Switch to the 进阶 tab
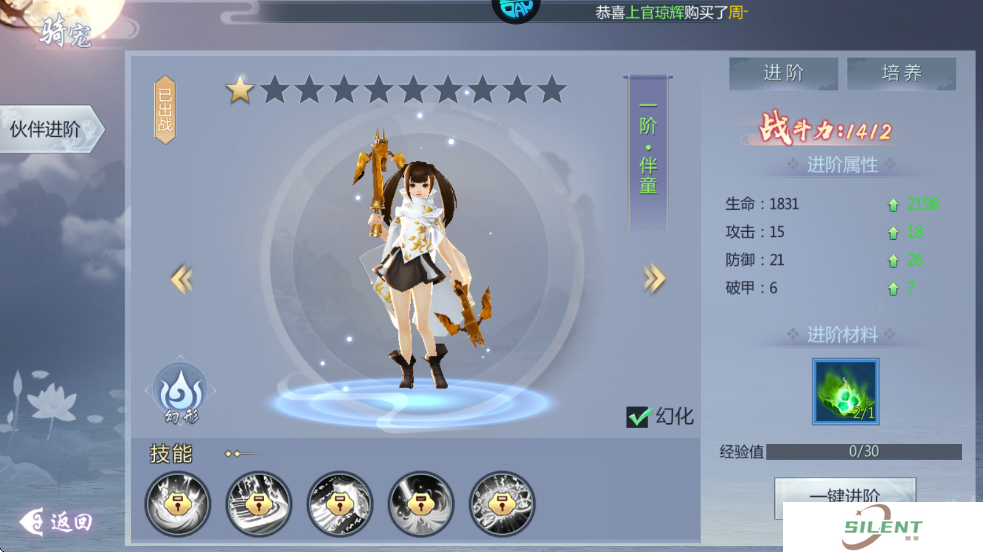This screenshot has width=983, height=552. (783, 73)
